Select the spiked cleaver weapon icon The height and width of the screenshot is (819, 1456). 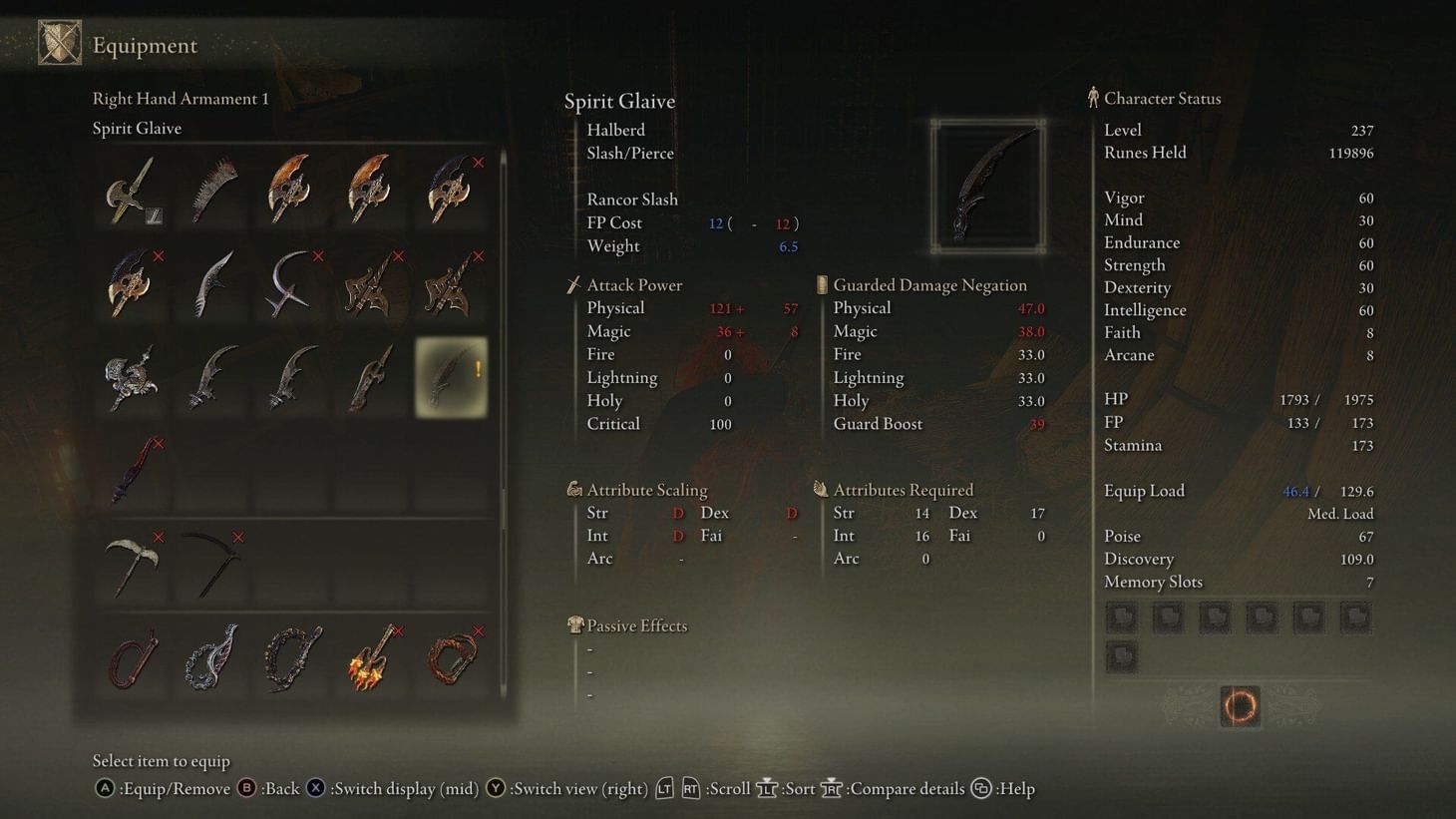(x=210, y=190)
